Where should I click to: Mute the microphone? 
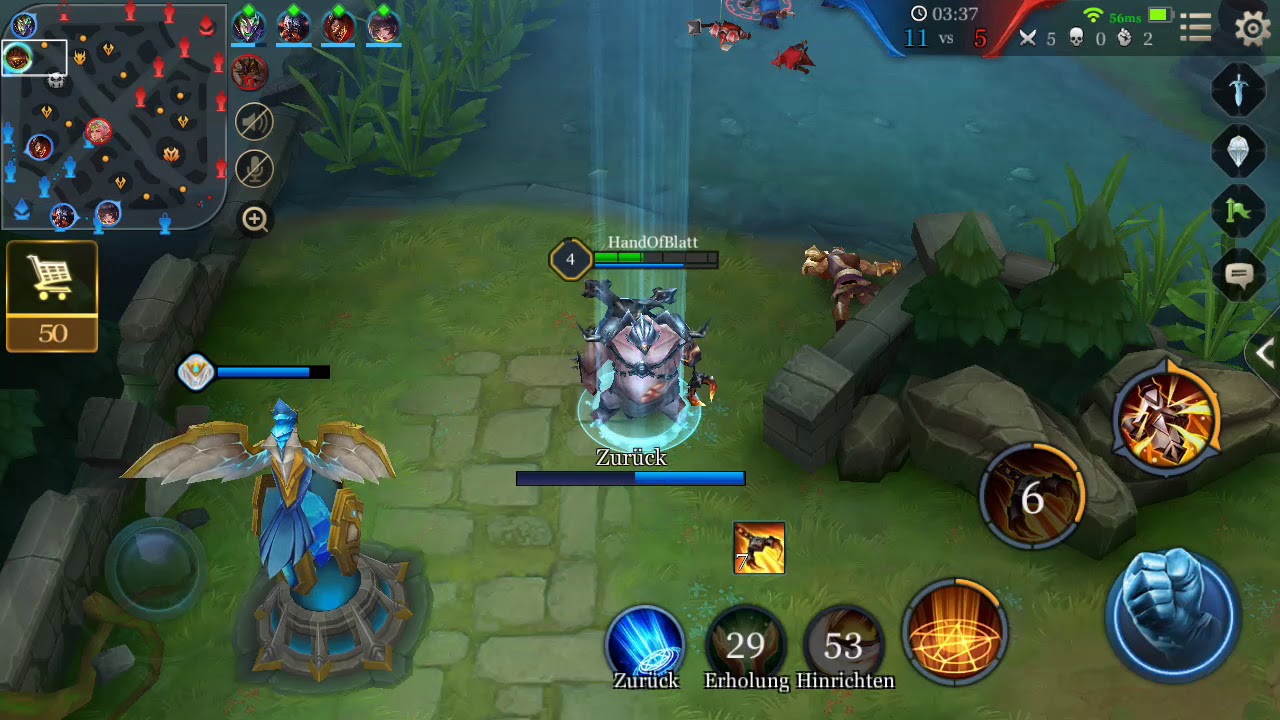pyautogui.click(x=253, y=169)
